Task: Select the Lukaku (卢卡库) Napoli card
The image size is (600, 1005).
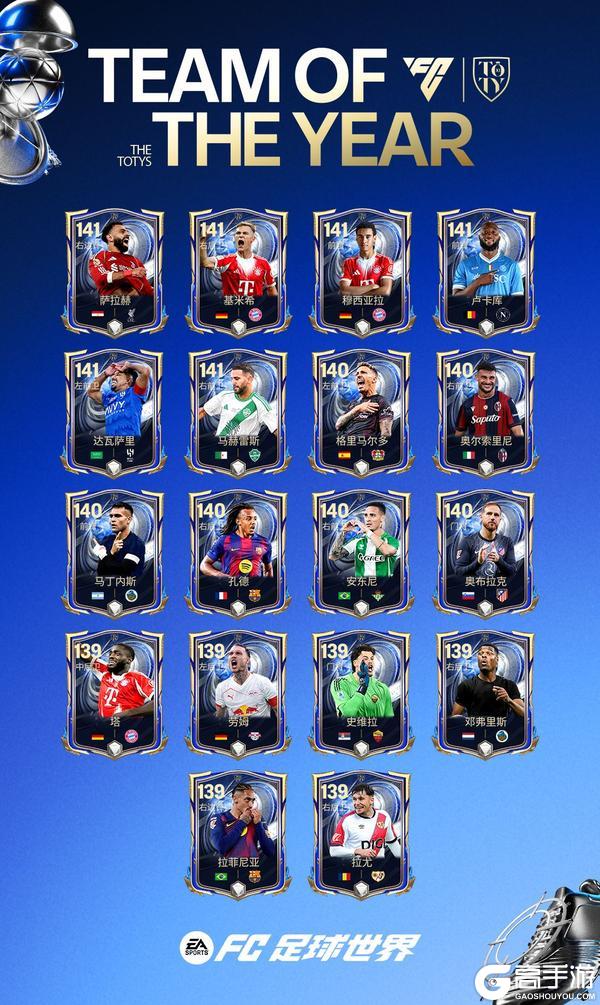Action: point(485,270)
